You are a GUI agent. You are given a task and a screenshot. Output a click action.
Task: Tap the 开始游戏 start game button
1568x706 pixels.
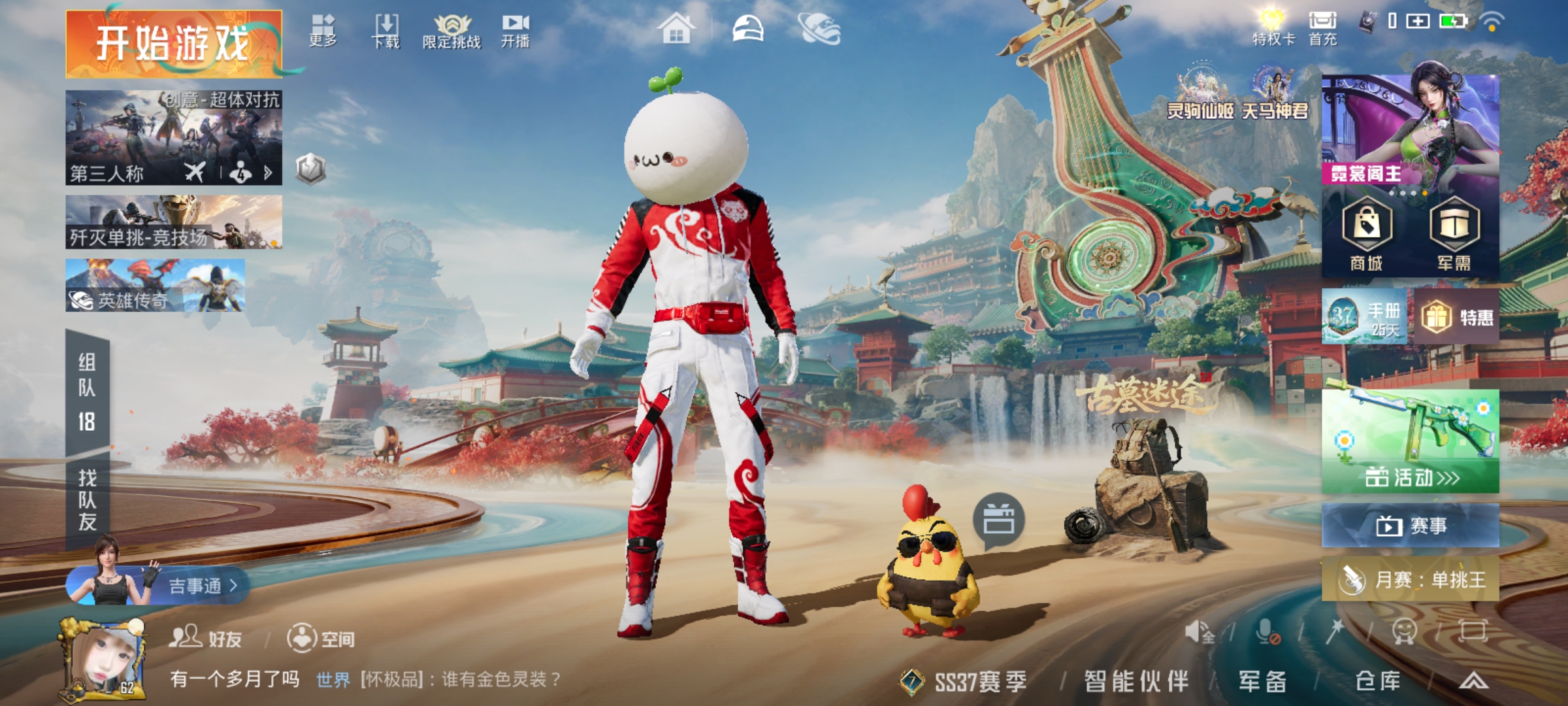[x=174, y=44]
